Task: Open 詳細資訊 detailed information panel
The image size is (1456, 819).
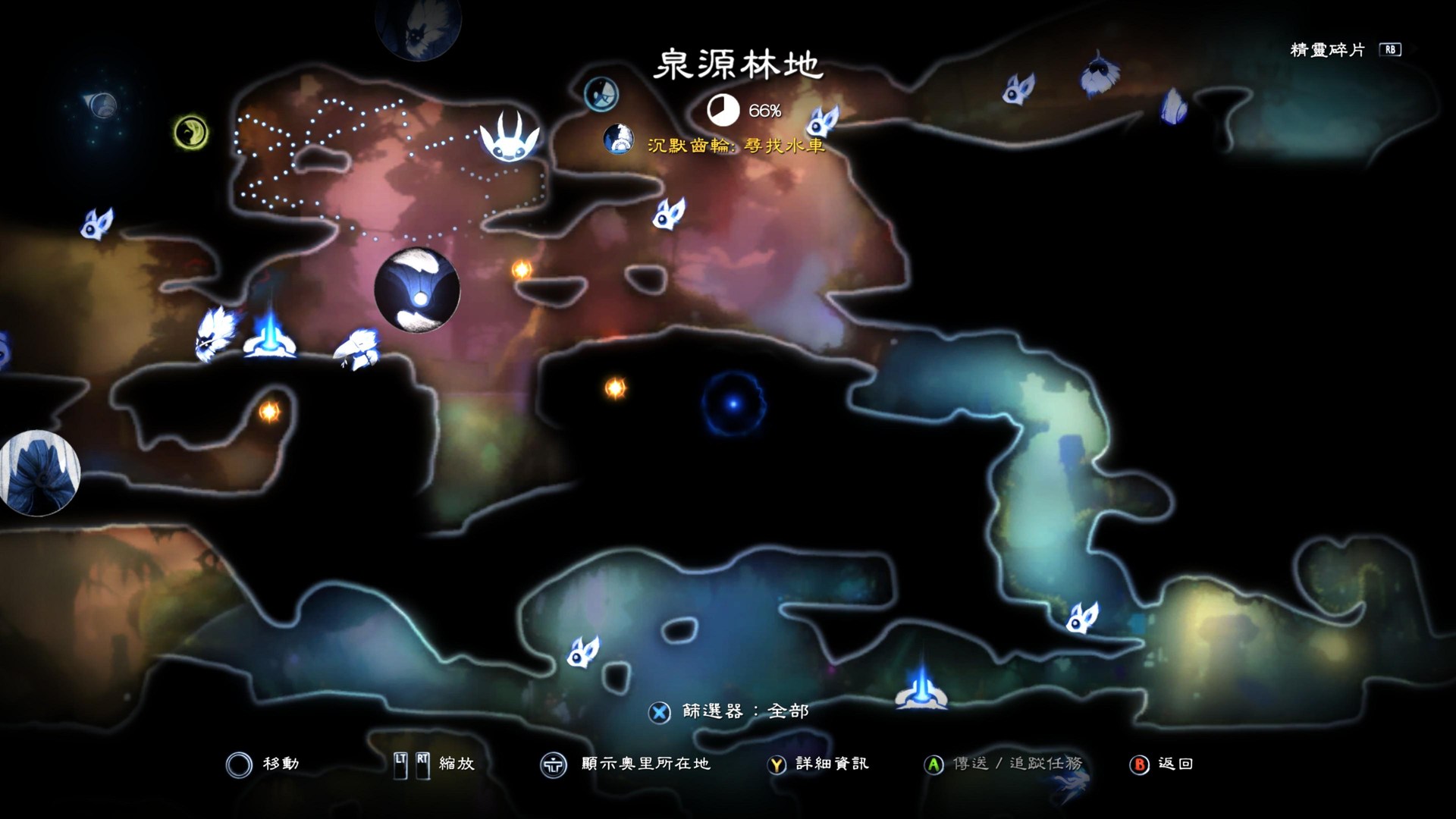Action: point(776,764)
